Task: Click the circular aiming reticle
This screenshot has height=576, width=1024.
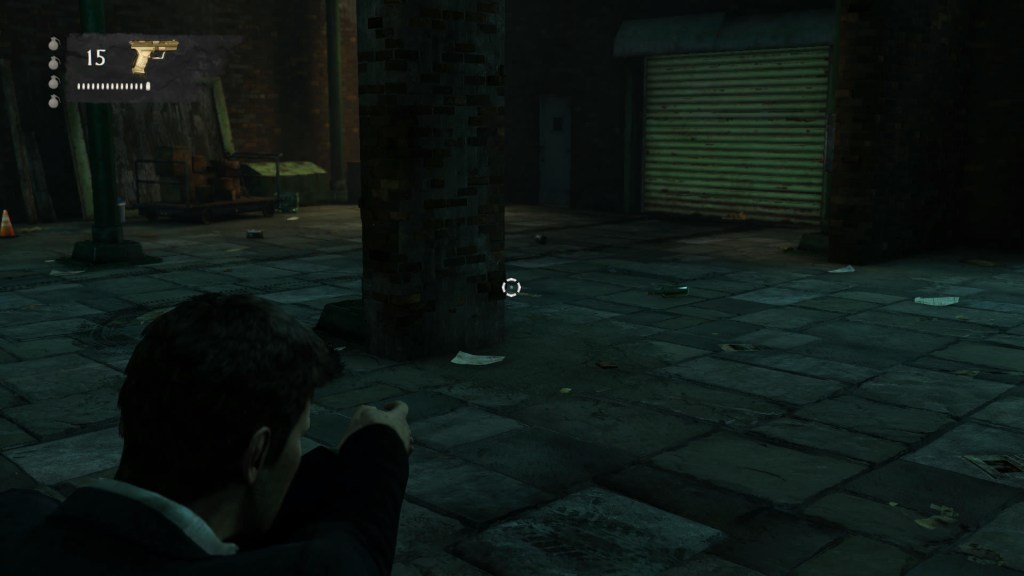Action: point(511,288)
